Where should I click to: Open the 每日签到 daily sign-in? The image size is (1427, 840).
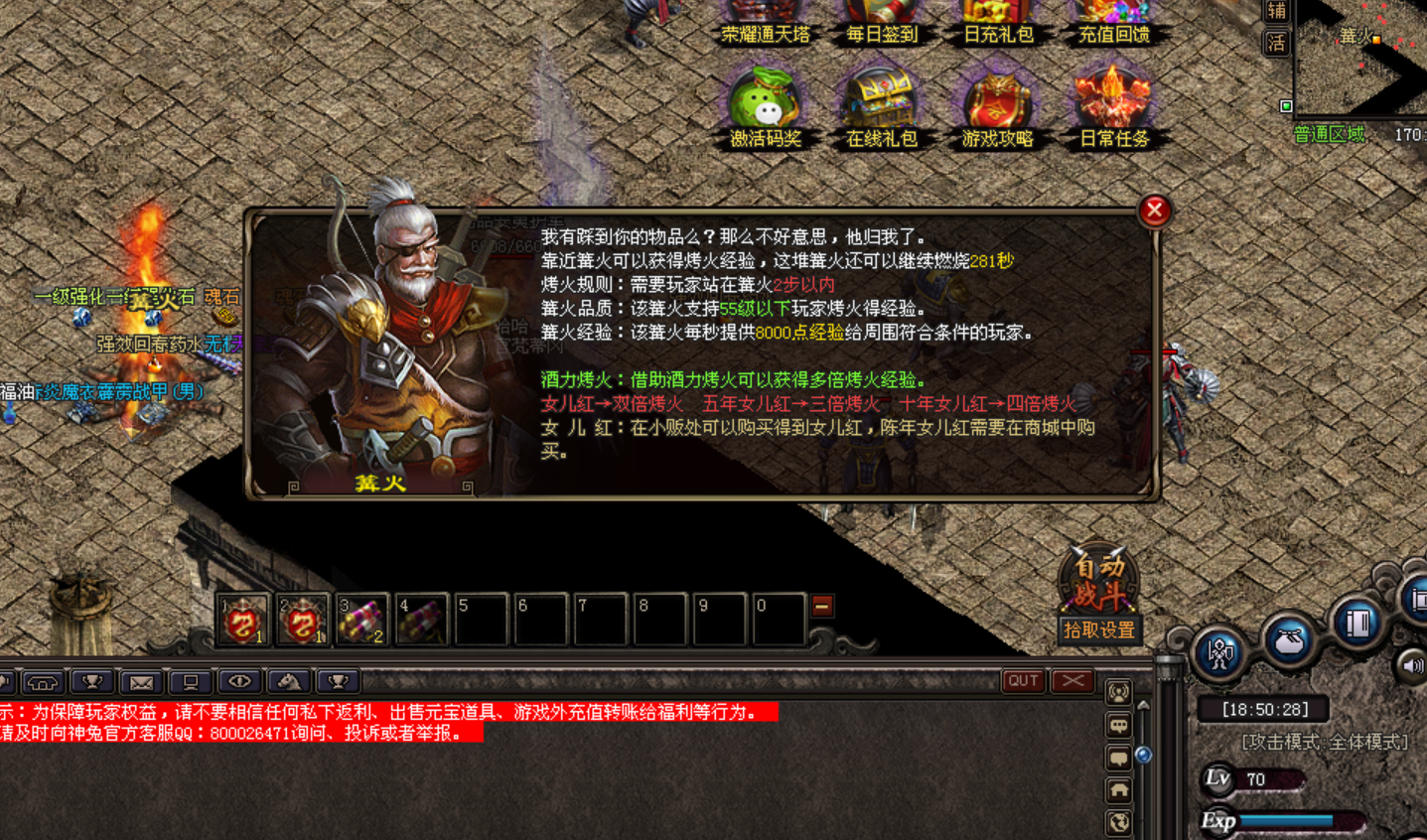[881, 22]
